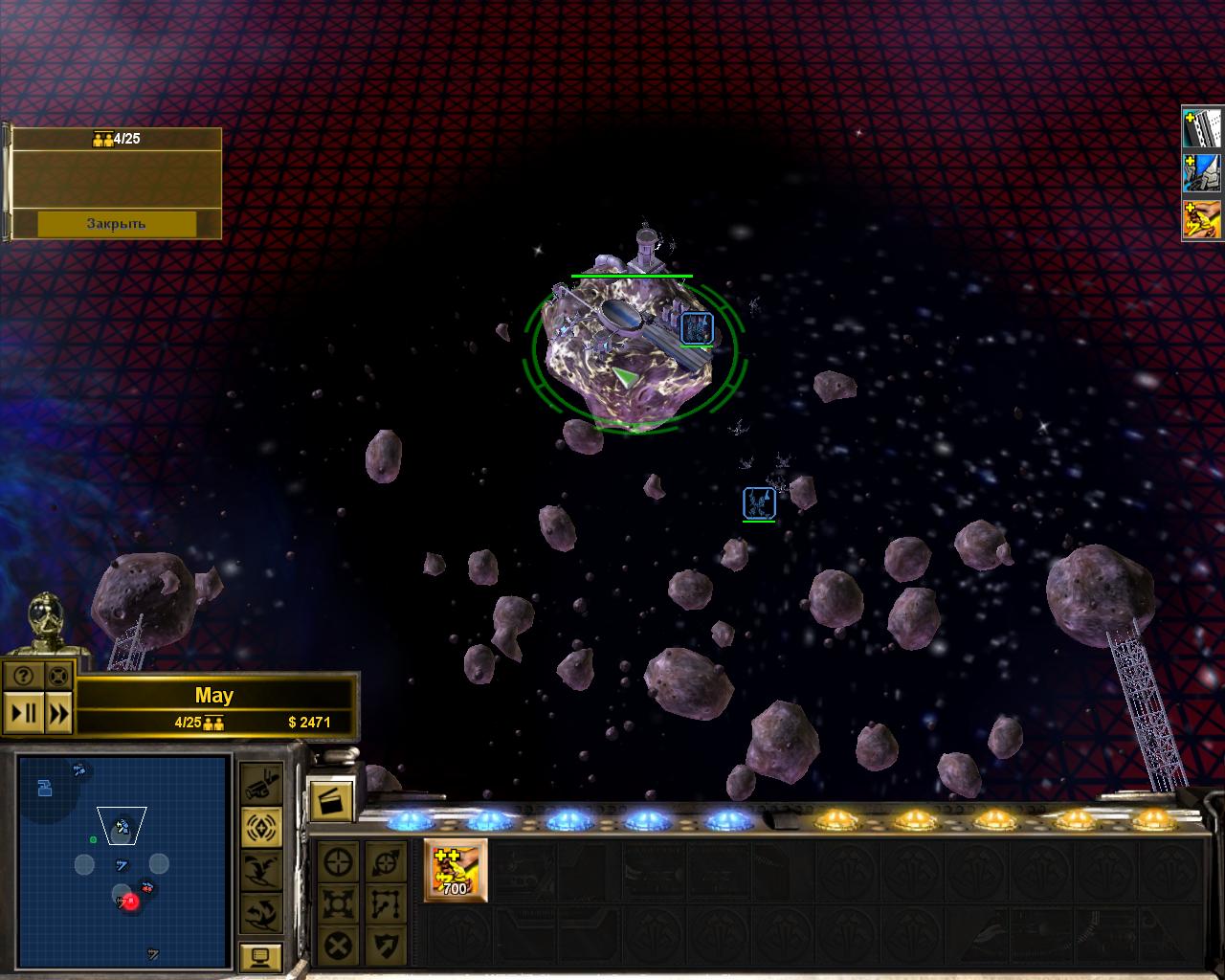This screenshot has height=980, width=1225.
Task: Open the options menu beside the help button
Action: click(57, 676)
